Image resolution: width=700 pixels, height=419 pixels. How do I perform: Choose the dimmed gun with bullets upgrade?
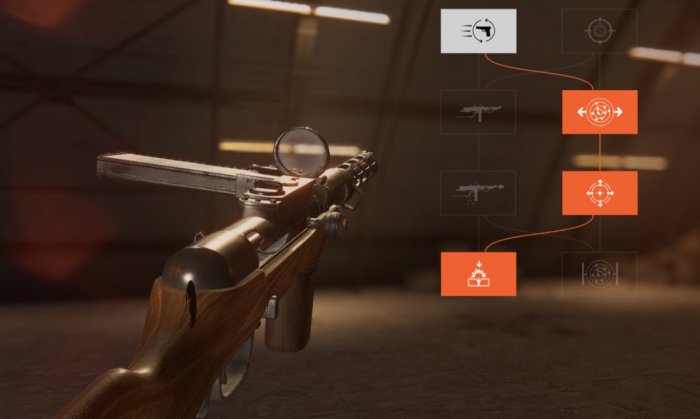[479, 192]
